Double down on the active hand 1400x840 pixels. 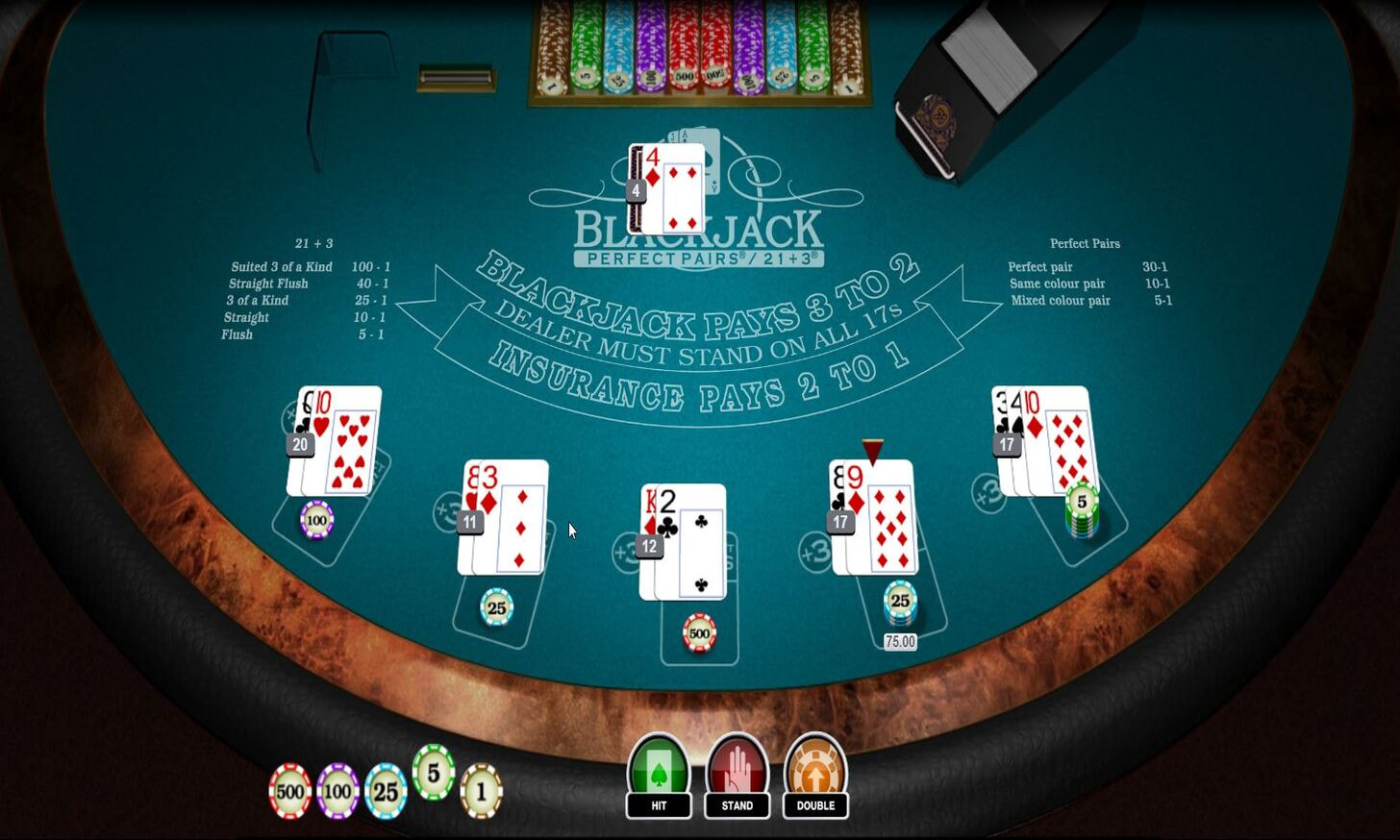pos(815,776)
